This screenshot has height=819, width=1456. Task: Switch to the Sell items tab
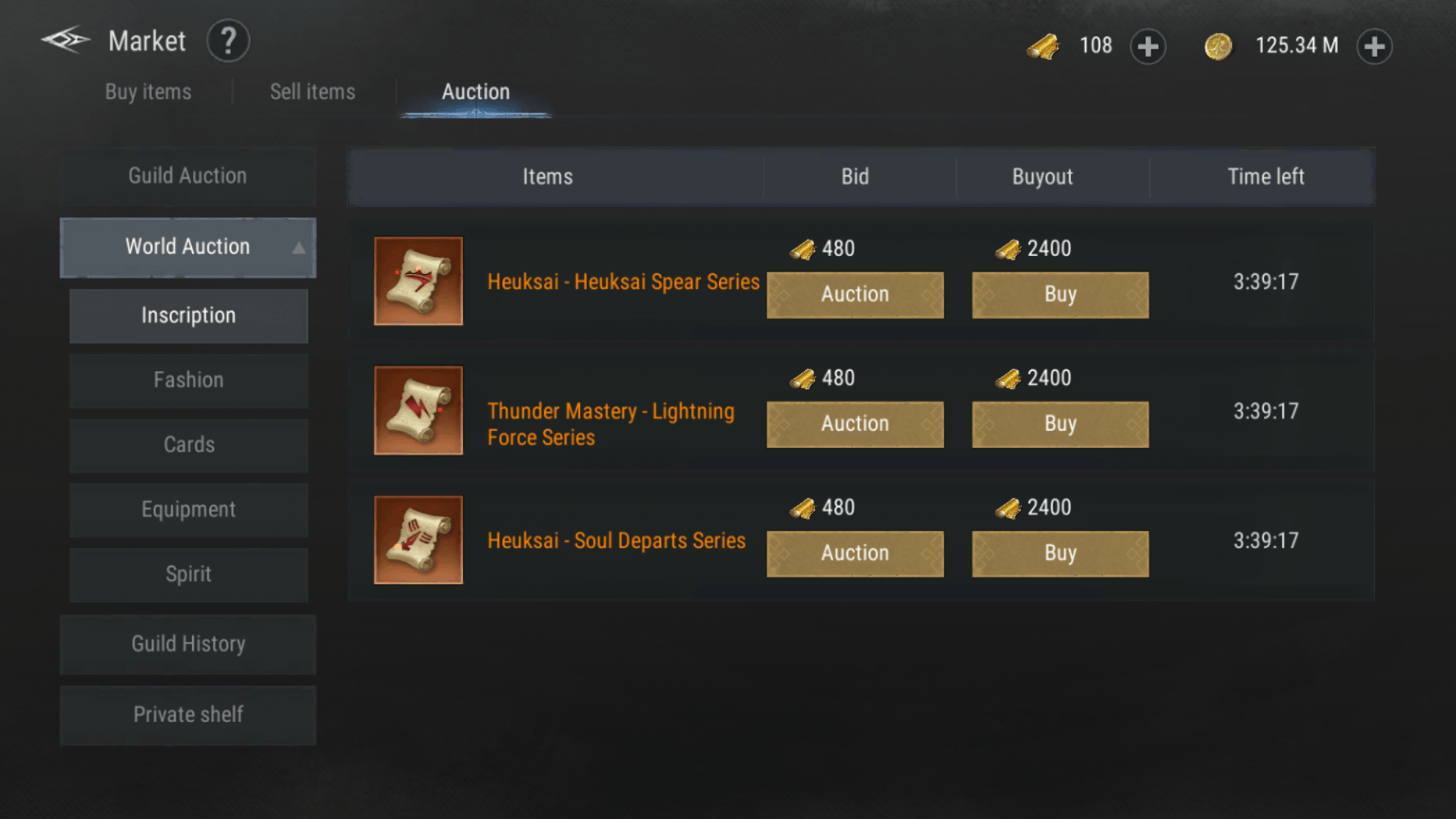point(313,92)
